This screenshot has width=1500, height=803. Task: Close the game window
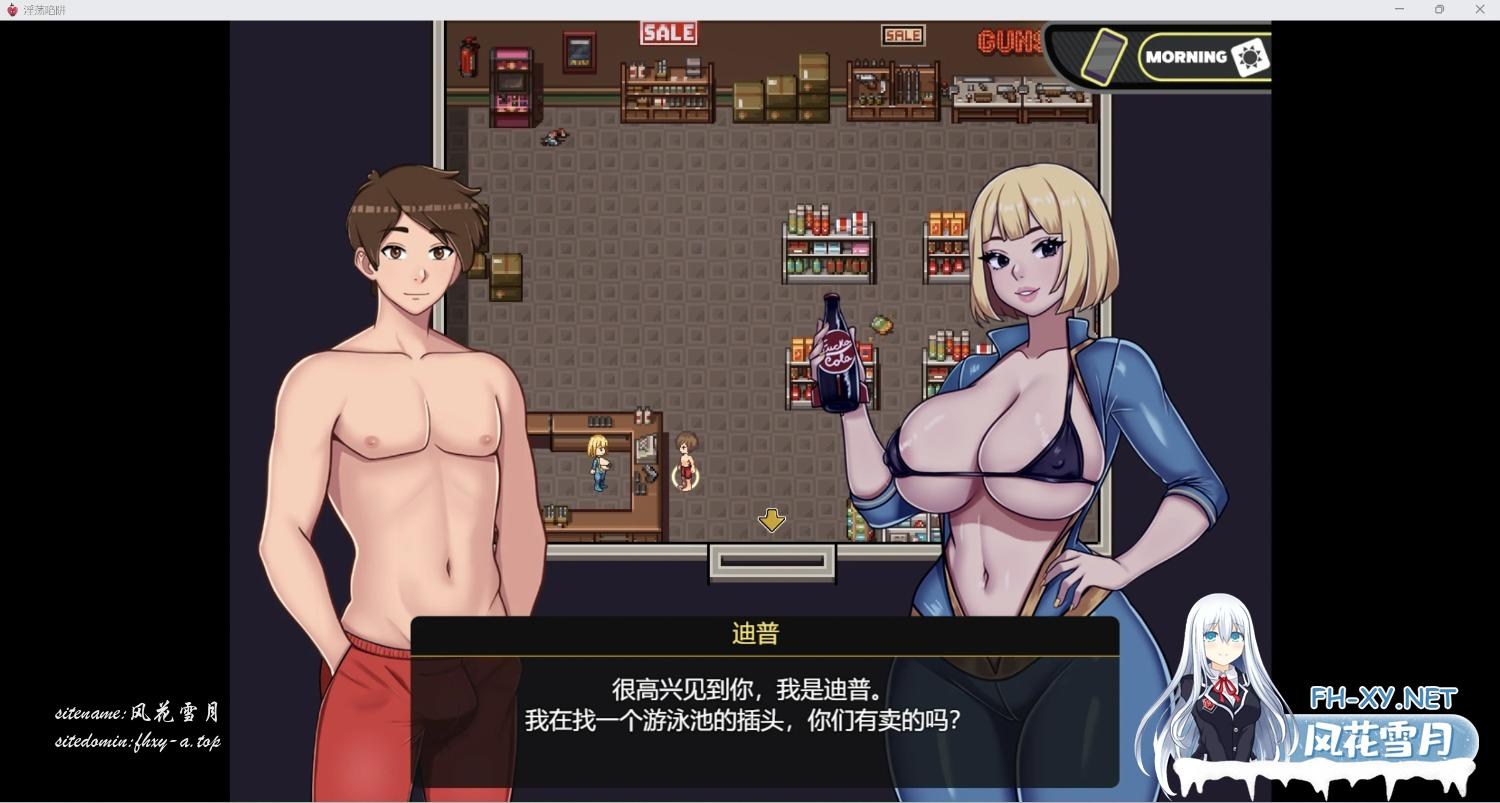[1480, 10]
